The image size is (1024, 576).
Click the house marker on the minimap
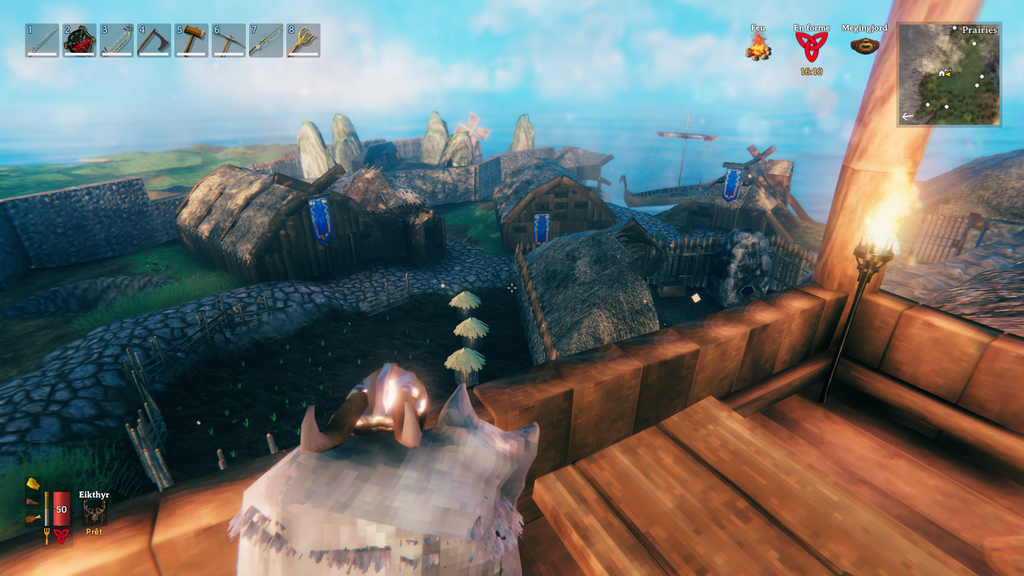[941, 73]
